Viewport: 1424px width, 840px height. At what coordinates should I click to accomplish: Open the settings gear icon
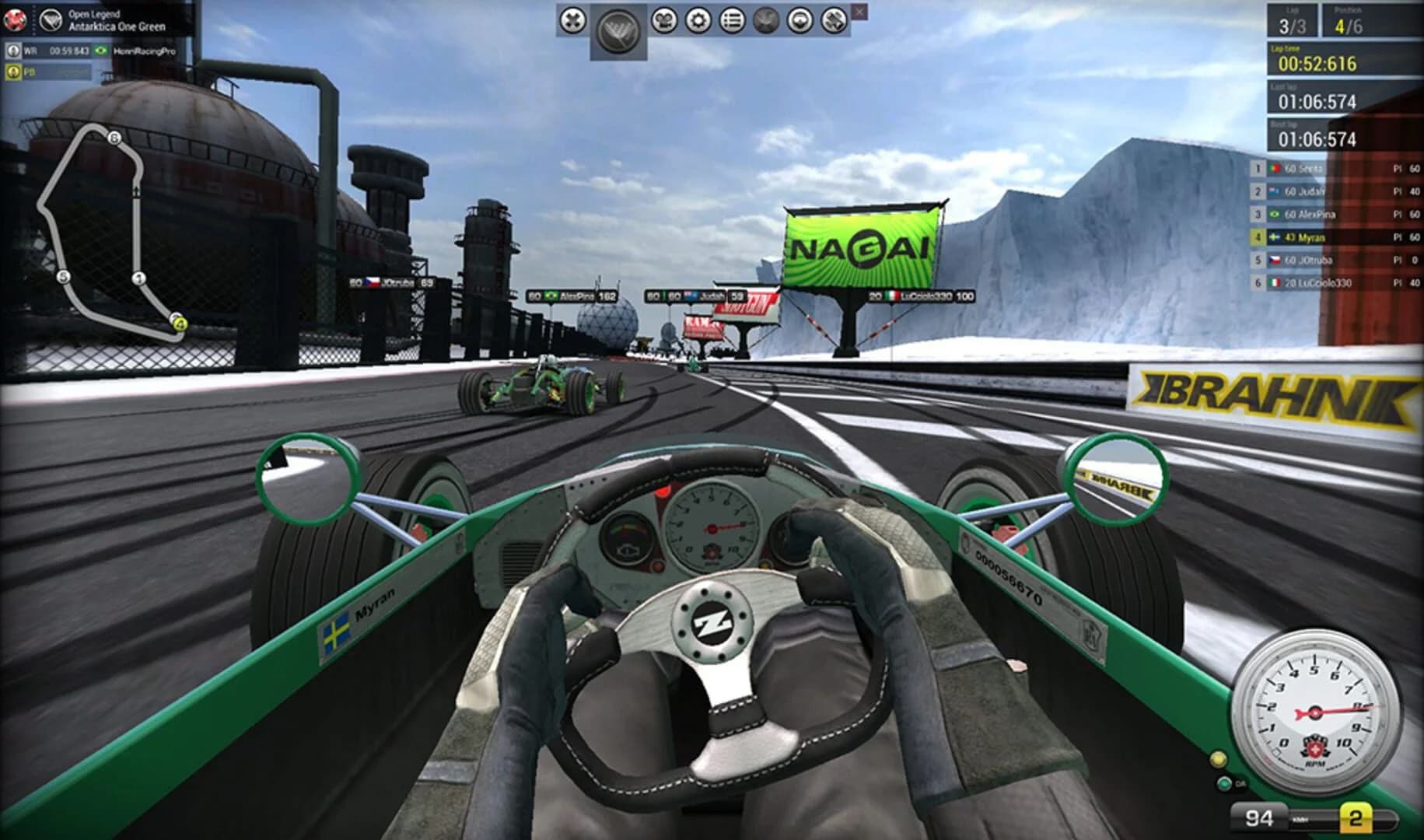[698, 21]
